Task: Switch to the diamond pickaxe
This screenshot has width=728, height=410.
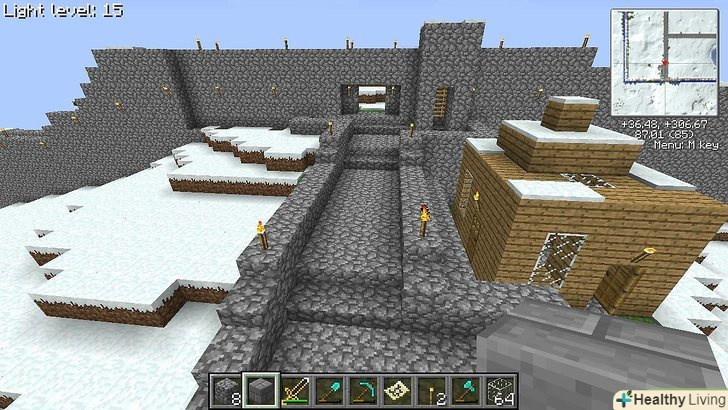Action: click(x=364, y=390)
